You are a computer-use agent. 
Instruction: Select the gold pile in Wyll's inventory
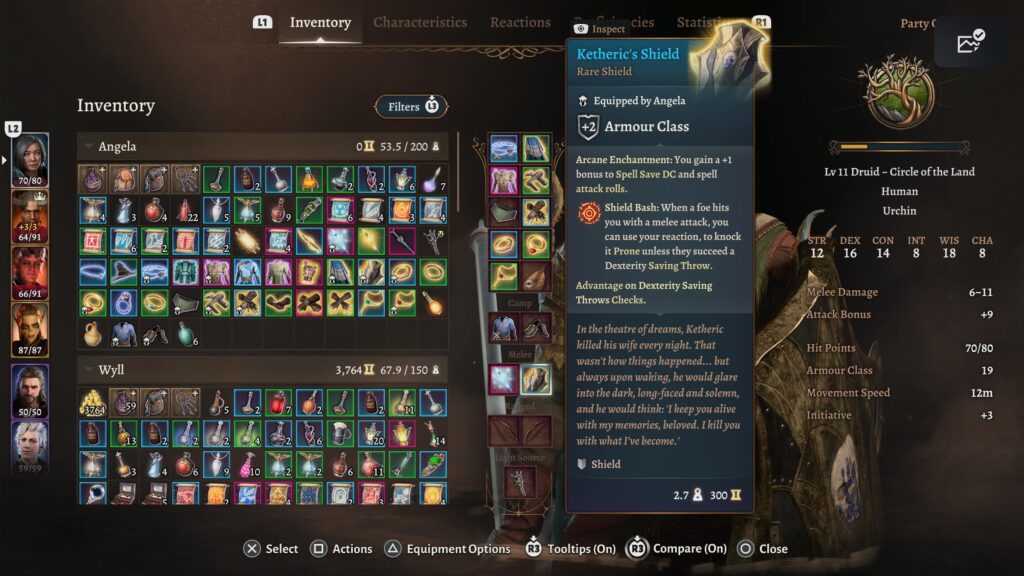[93, 403]
